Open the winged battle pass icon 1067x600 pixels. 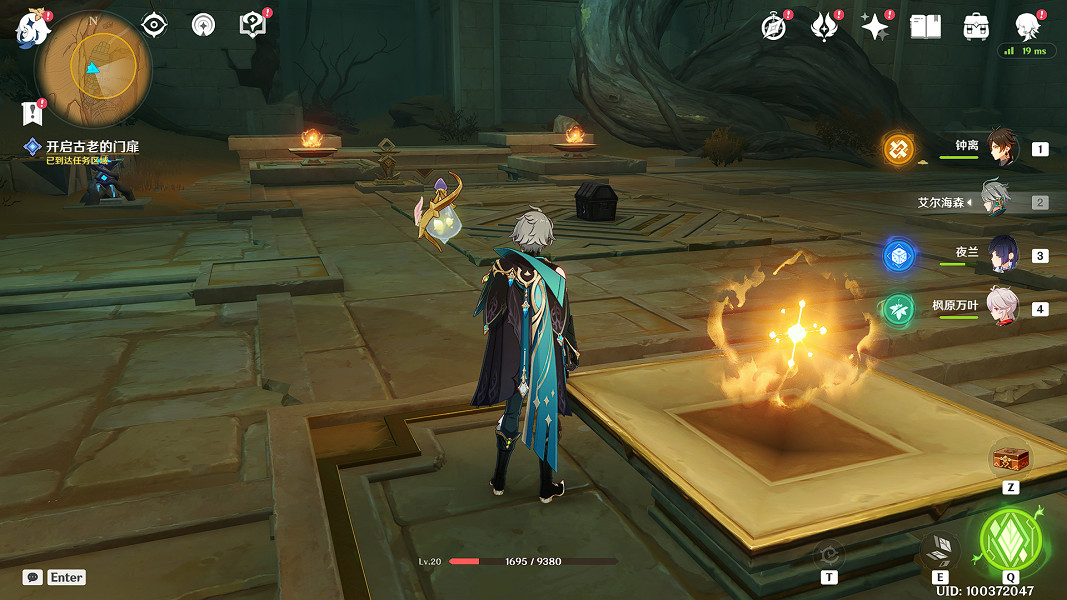[x=824, y=27]
